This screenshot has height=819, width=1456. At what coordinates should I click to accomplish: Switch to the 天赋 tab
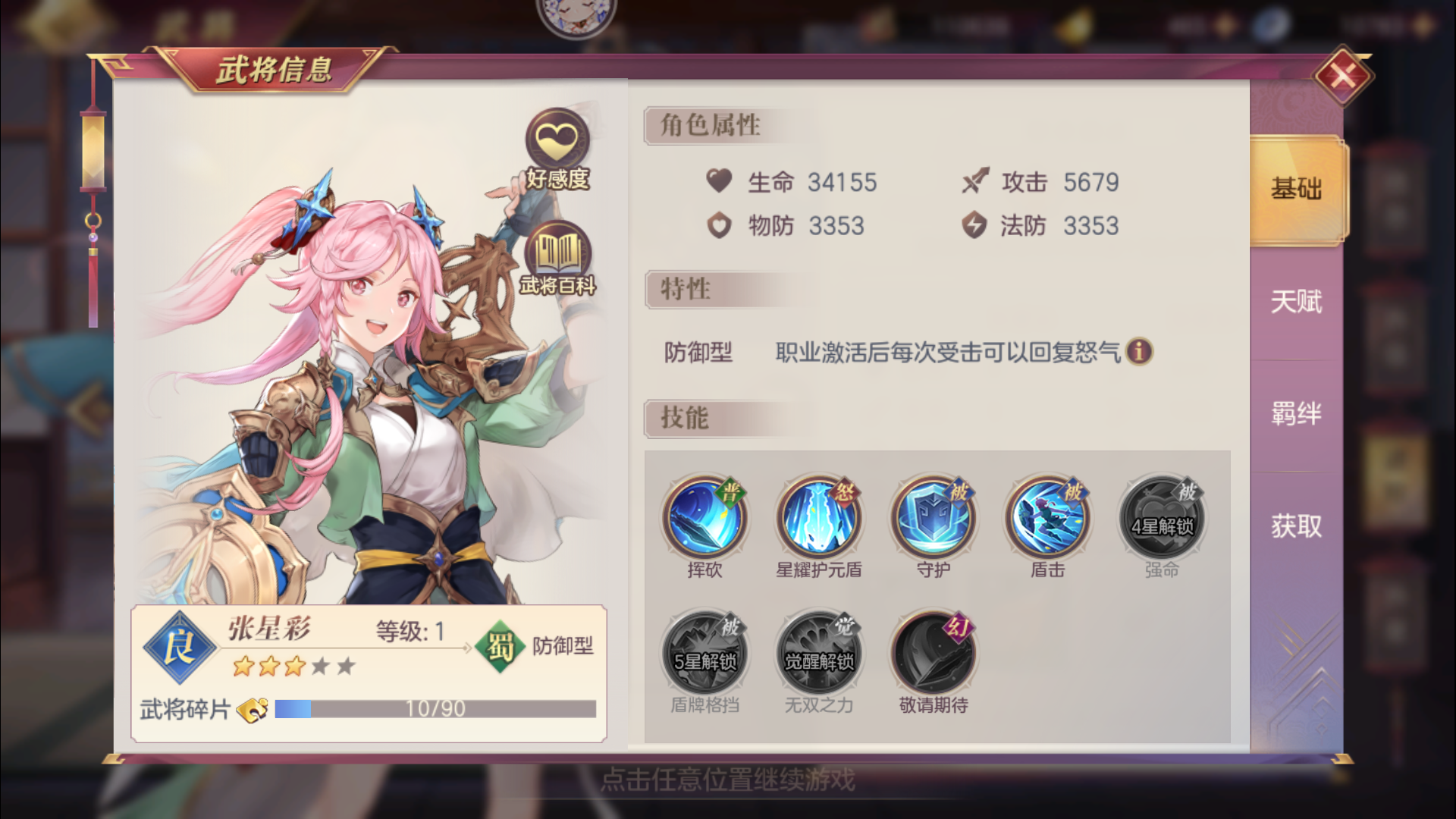pos(1297,302)
